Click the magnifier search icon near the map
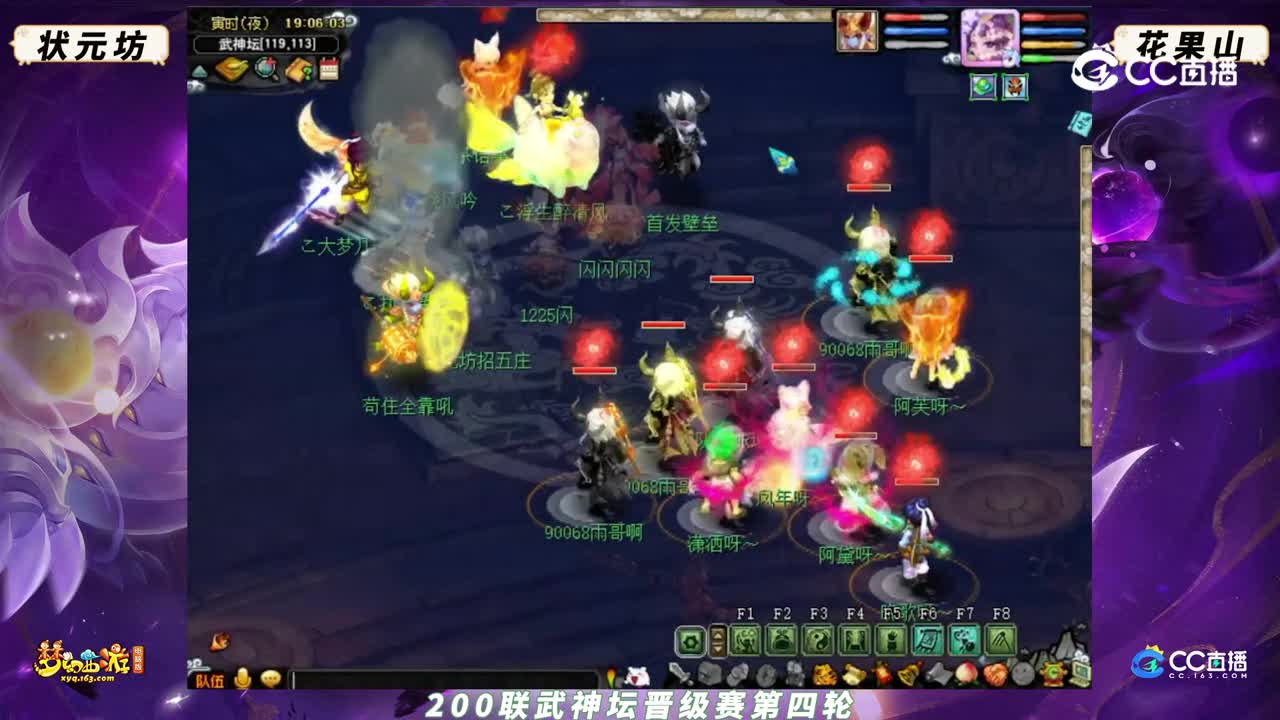 click(x=267, y=69)
